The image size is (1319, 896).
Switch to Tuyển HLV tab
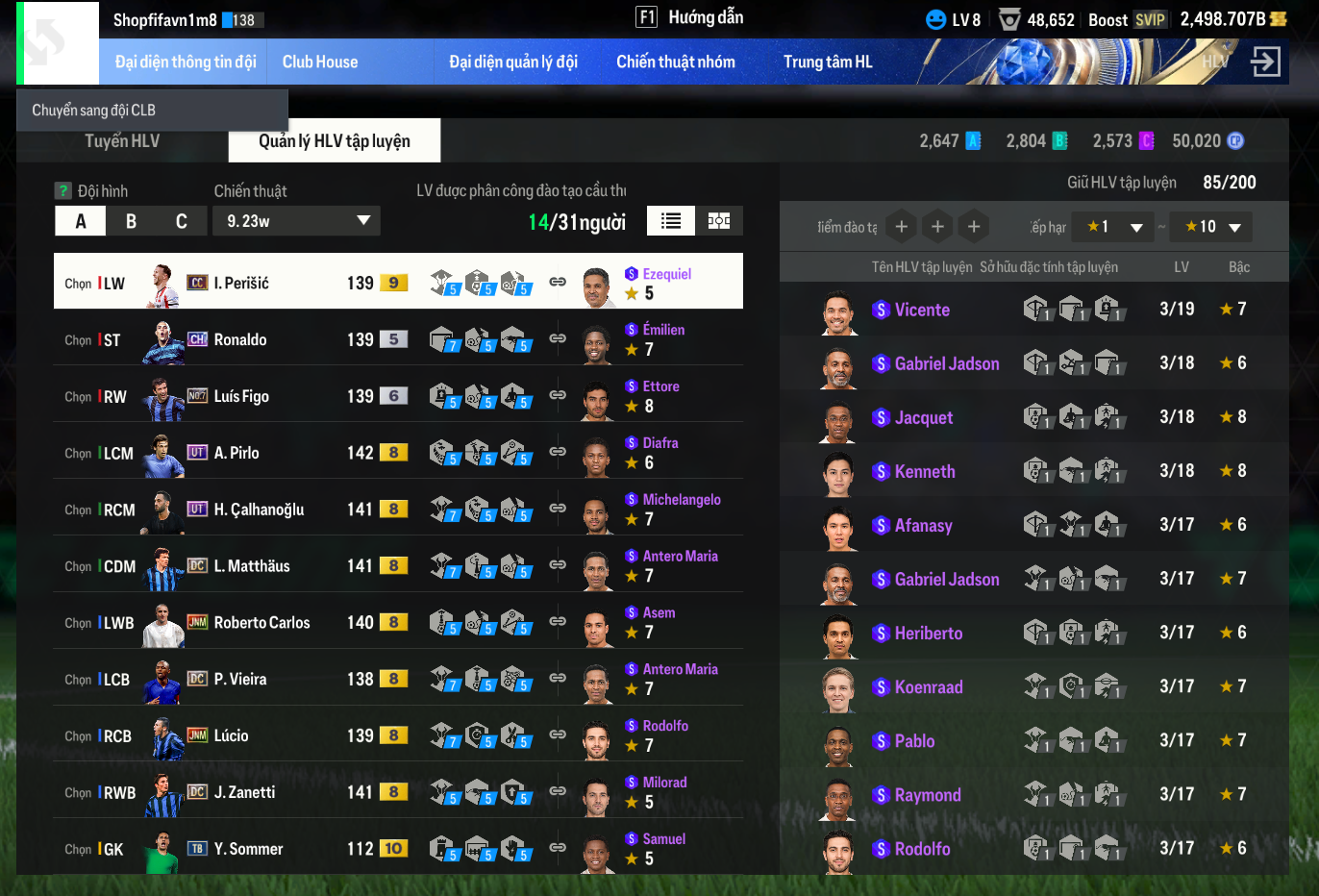[x=122, y=141]
